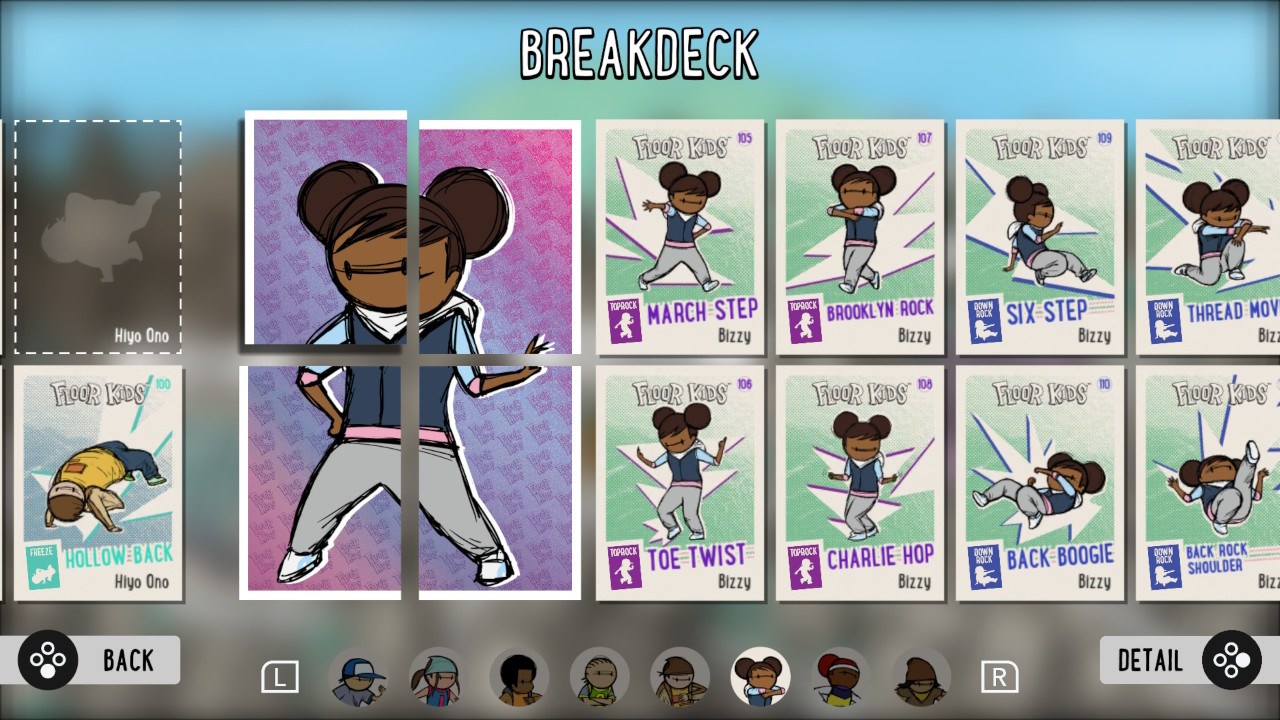Image resolution: width=1280 pixels, height=720 pixels.
Task: Select Bizzy's highlighted avatar
Action: click(761, 675)
